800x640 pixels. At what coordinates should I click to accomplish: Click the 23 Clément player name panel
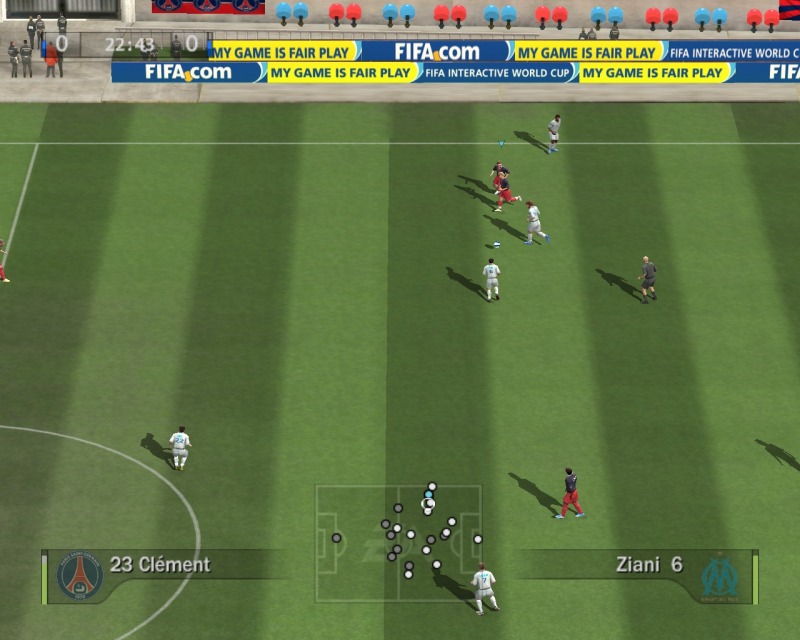161,565
